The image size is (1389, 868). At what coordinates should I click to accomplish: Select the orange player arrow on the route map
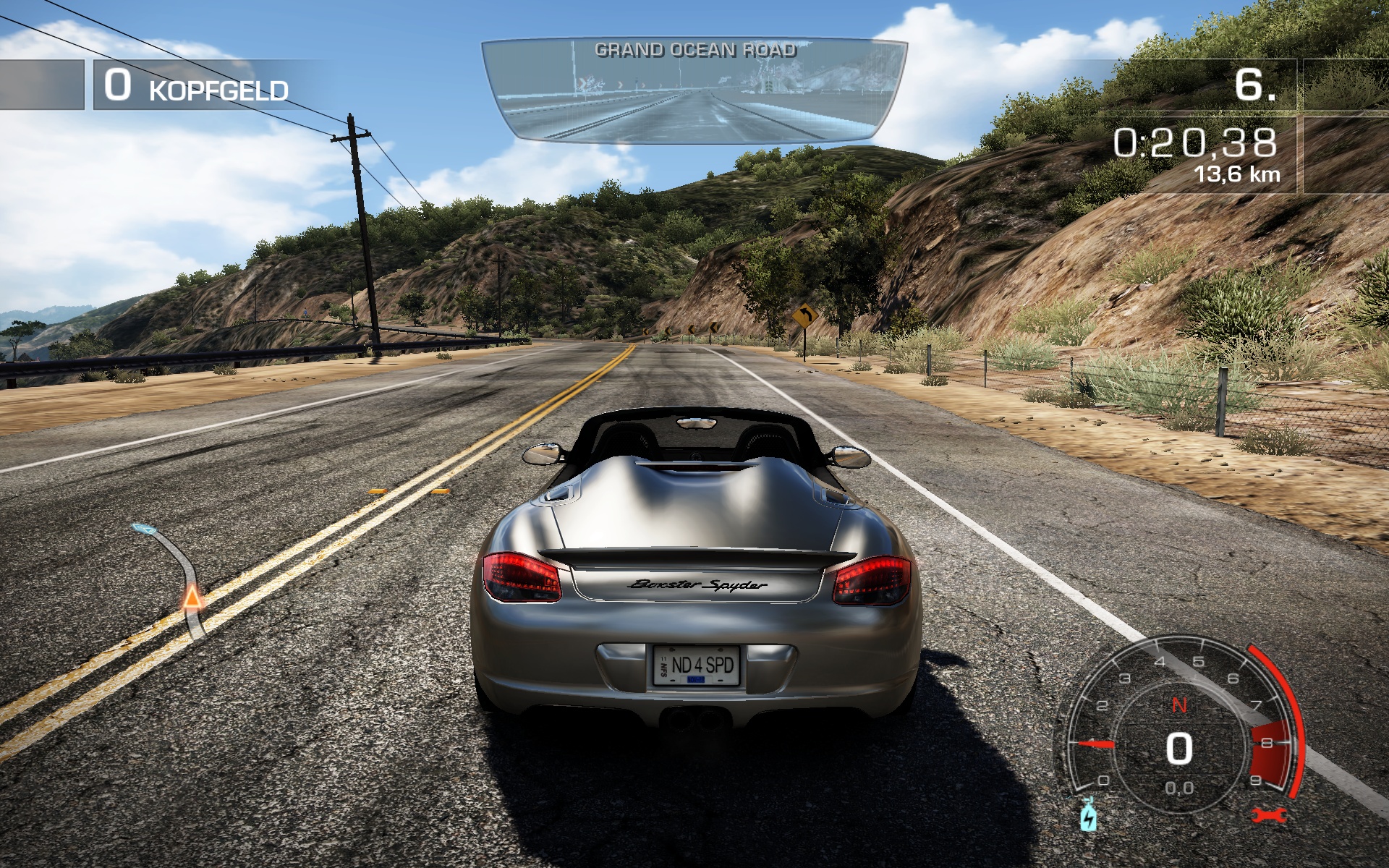click(192, 597)
